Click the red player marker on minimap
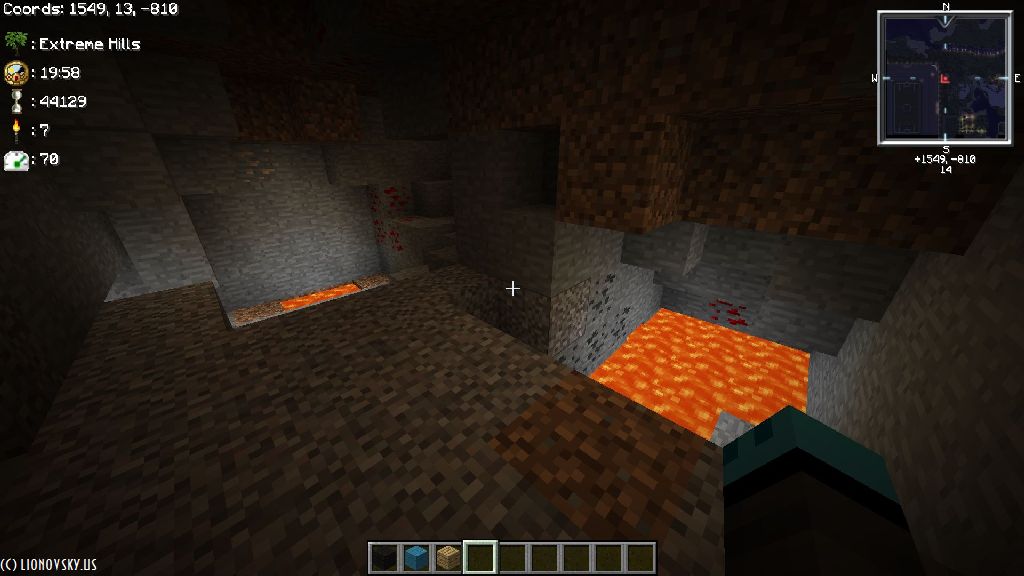The width and height of the screenshot is (1024, 576). pos(944,78)
